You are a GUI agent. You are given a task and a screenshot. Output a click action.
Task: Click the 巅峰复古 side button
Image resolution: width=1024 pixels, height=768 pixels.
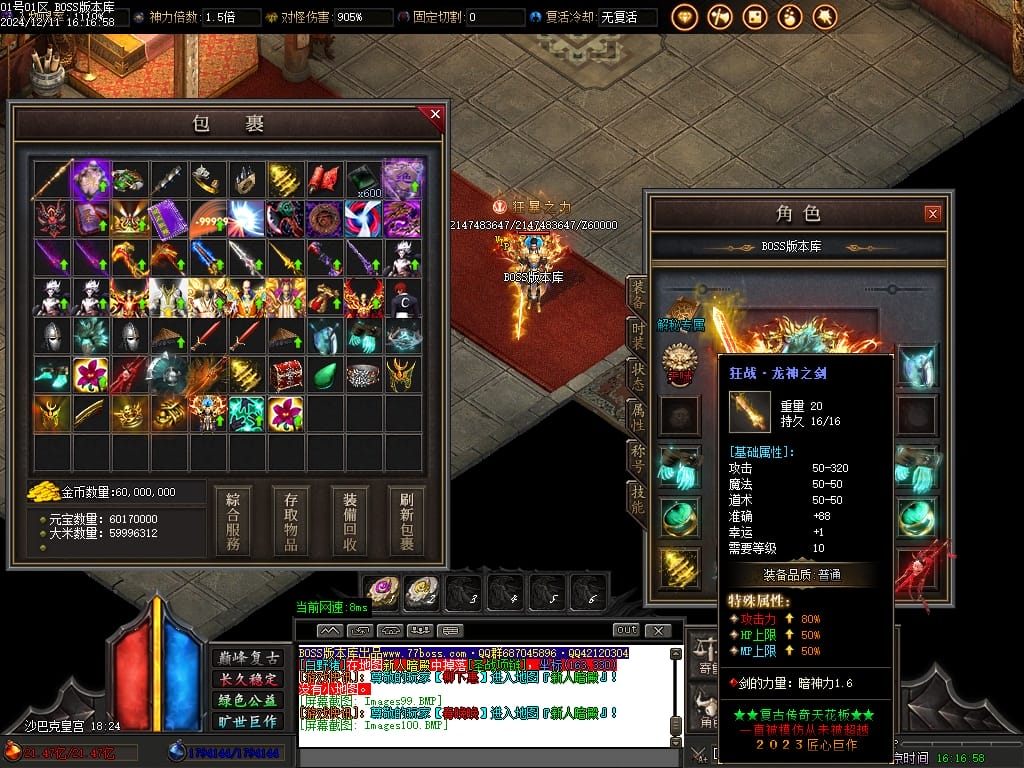249,658
